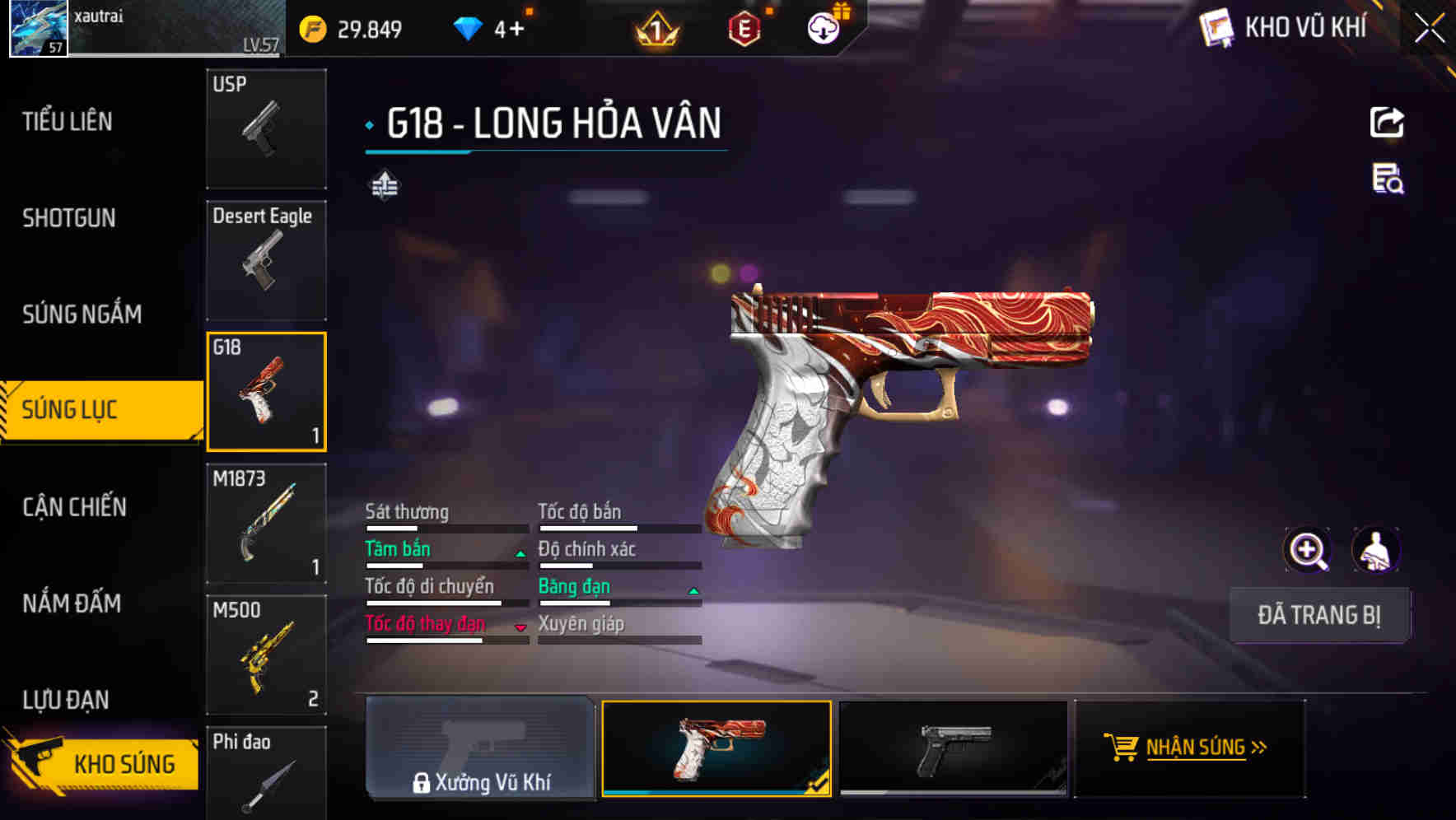The height and width of the screenshot is (820, 1456).
Task: Choose the Desert Eagle weapon slot
Action: [266, 260]
